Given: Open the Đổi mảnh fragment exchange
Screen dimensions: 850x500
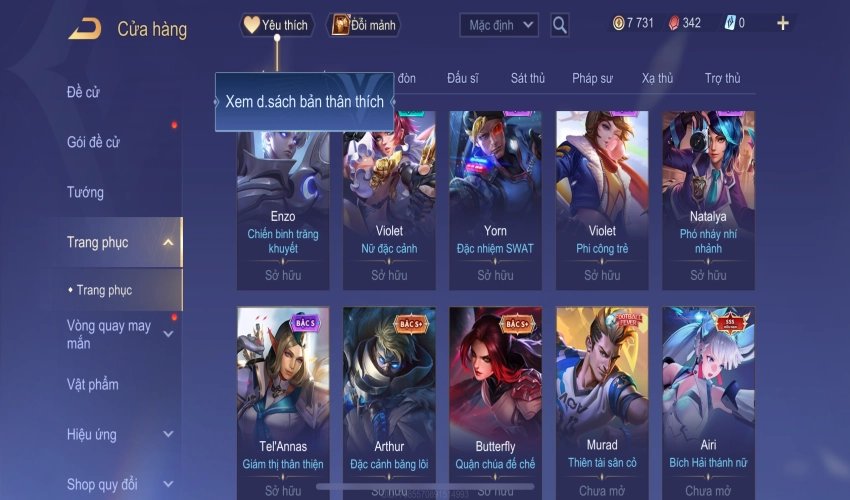Looking at the screenshot, I should tap(363, 25).
